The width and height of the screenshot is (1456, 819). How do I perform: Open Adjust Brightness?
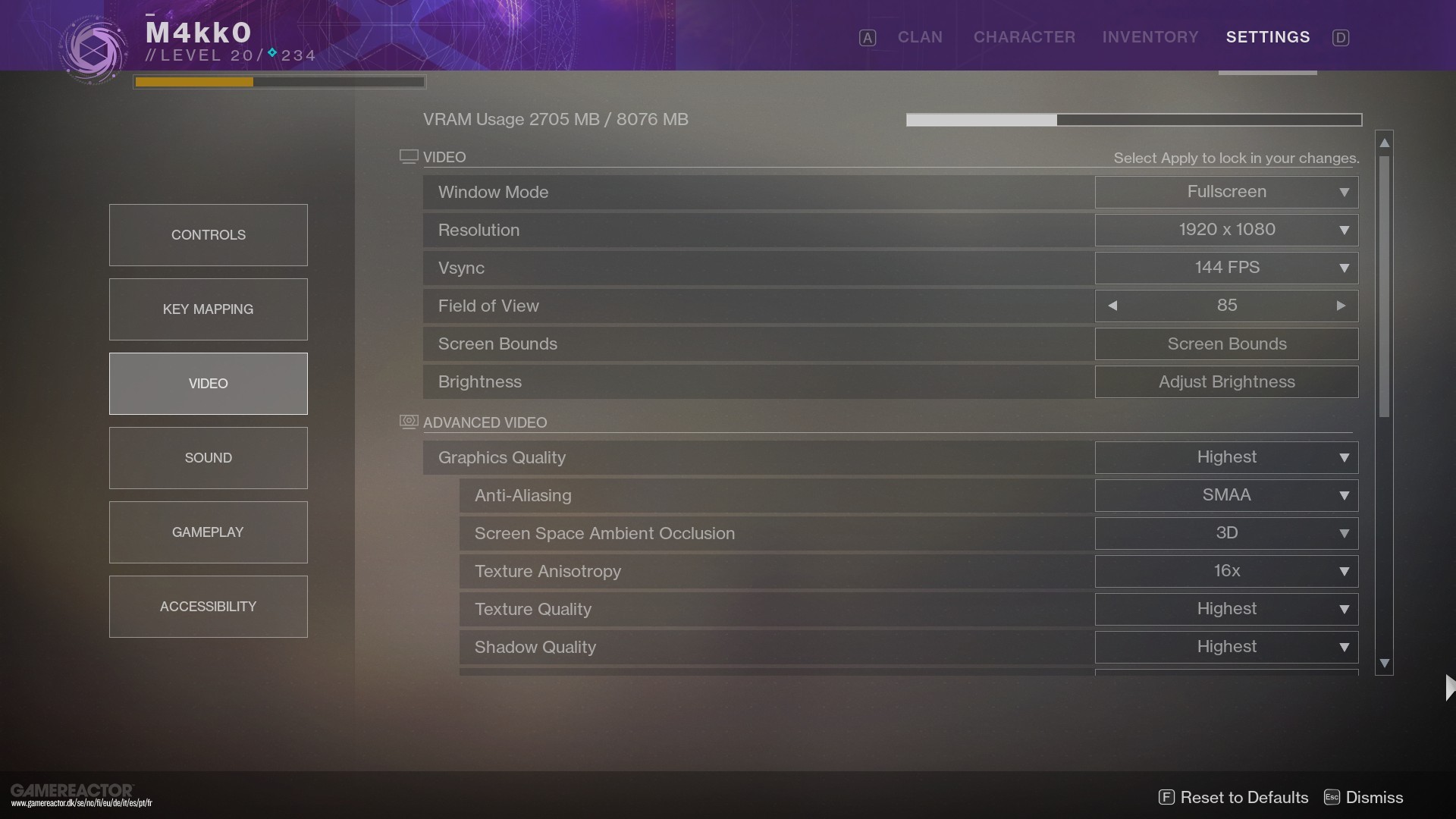pyautogui.click(x=1226, y=382)
